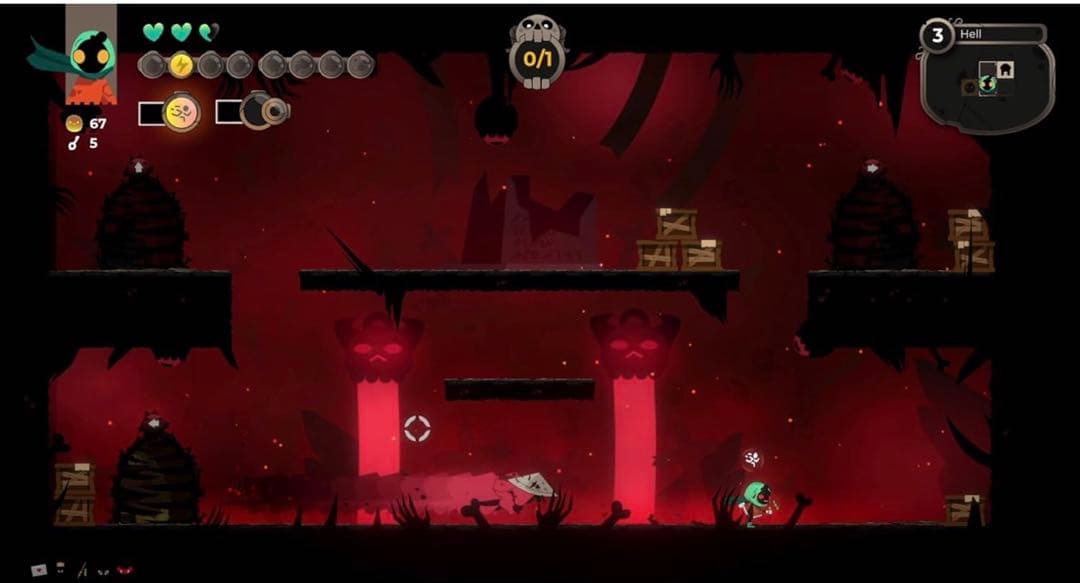Select the dark bomb item slot
Screen dimensions: 1080x583
pos(264,111)
